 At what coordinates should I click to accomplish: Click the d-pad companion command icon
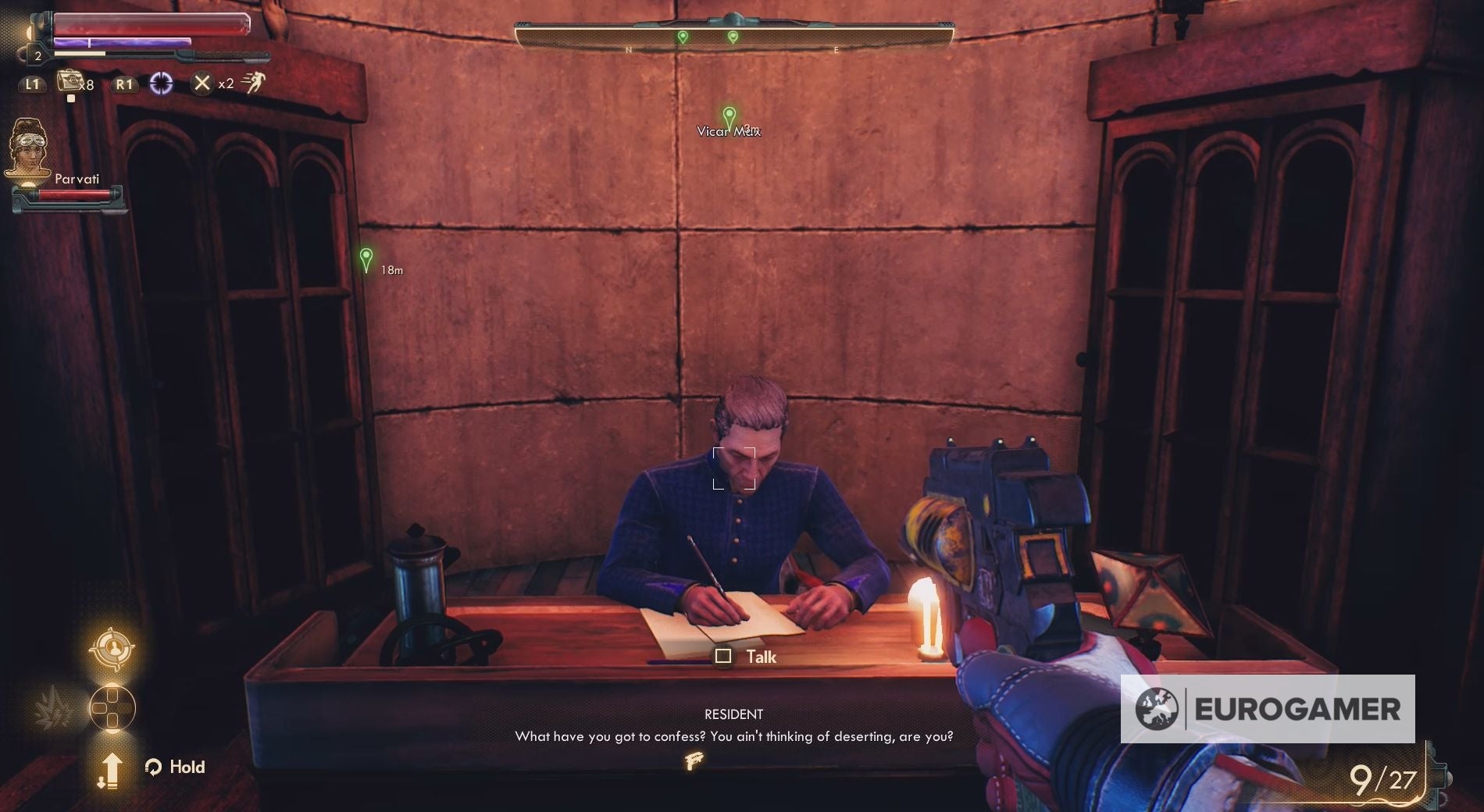112,709
